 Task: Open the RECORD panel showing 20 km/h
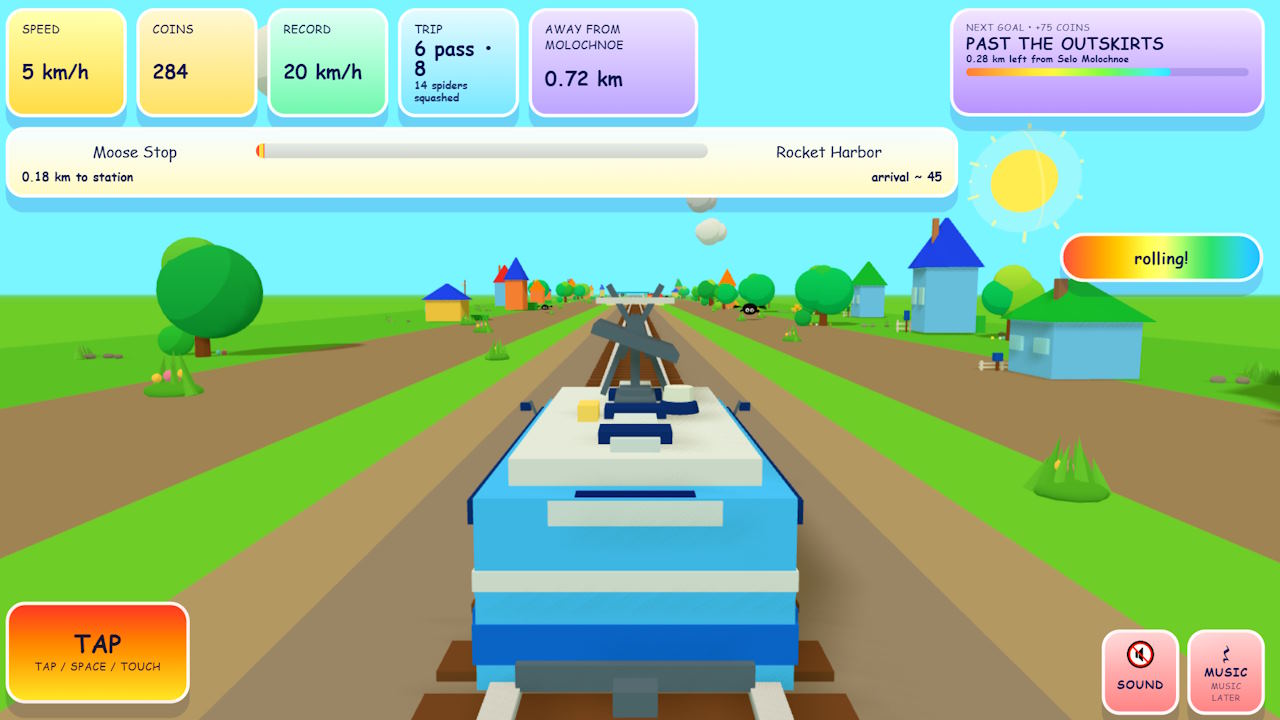[x=327, y=62]
